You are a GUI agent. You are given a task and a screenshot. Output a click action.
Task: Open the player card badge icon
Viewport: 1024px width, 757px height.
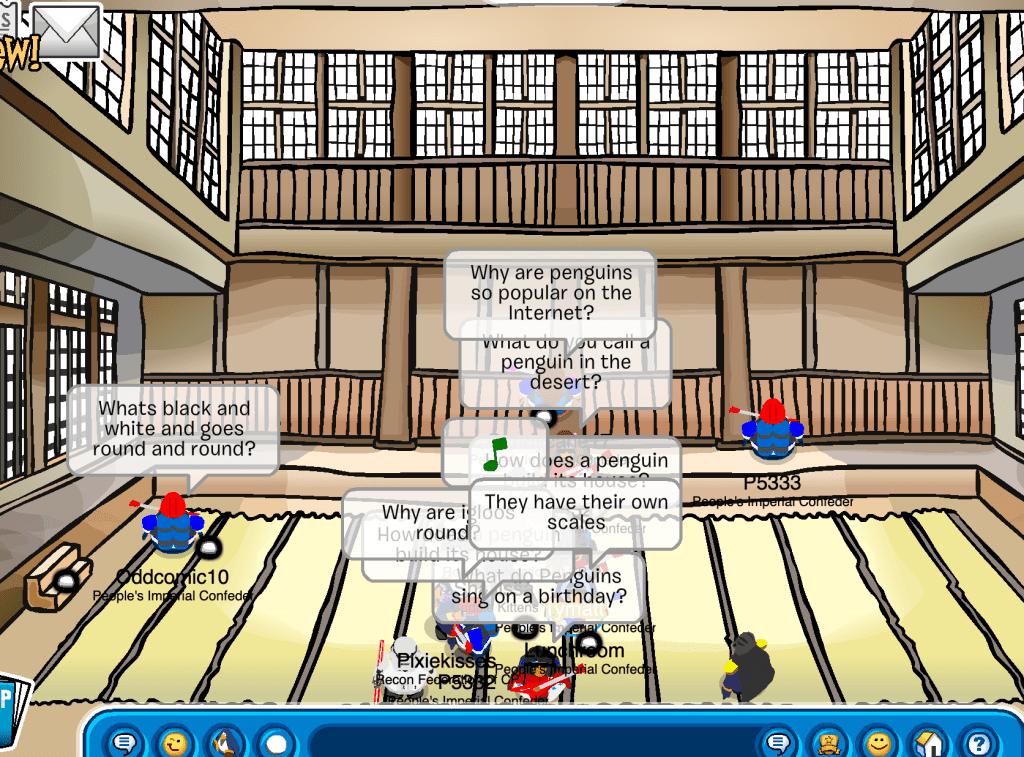(828, 743)
